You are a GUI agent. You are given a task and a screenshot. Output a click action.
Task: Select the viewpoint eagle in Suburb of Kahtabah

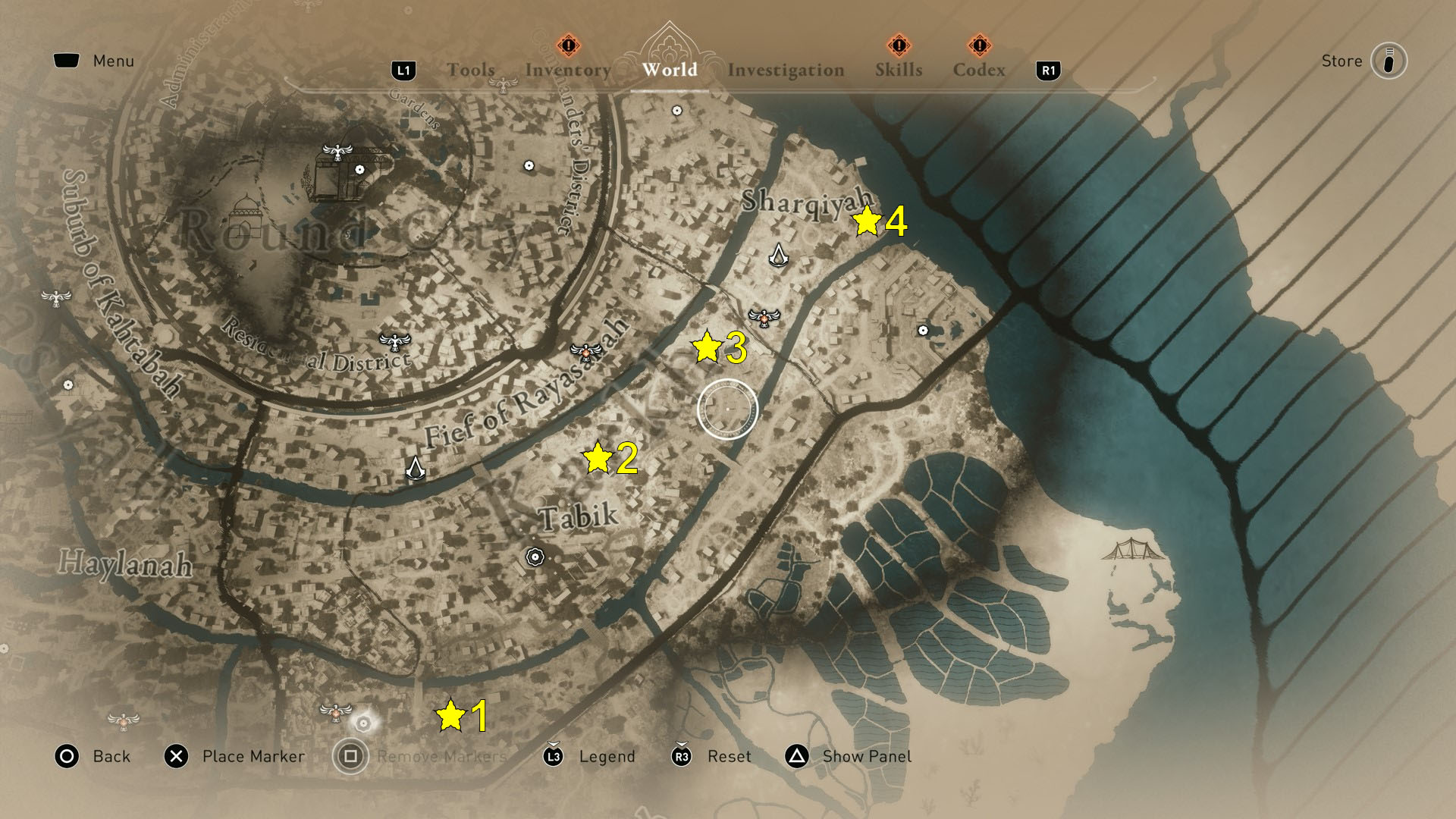(x=57, y=298)
